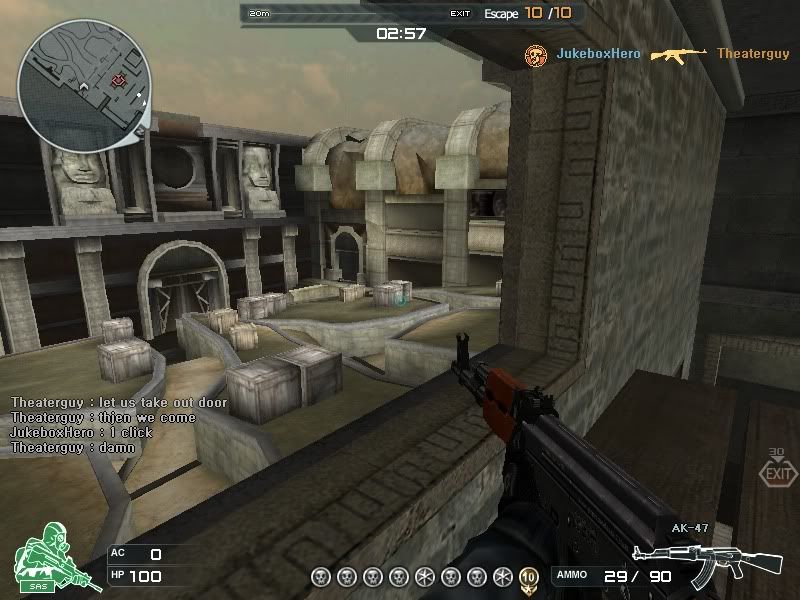
Task: Click the orange emblem beside JukeboxHero
Action: (x=535, y=54)
